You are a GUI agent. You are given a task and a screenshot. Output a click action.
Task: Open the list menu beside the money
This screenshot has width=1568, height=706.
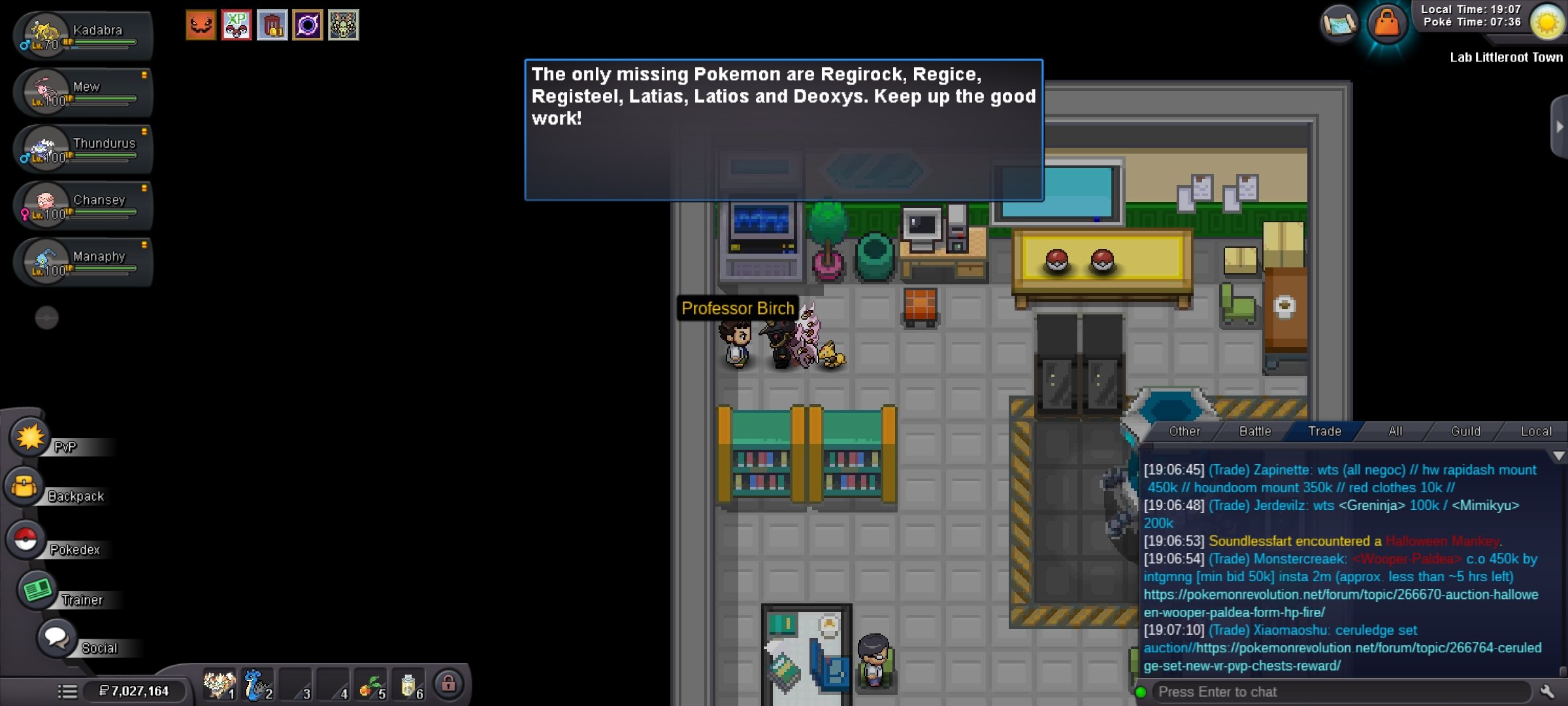[67, 692]
